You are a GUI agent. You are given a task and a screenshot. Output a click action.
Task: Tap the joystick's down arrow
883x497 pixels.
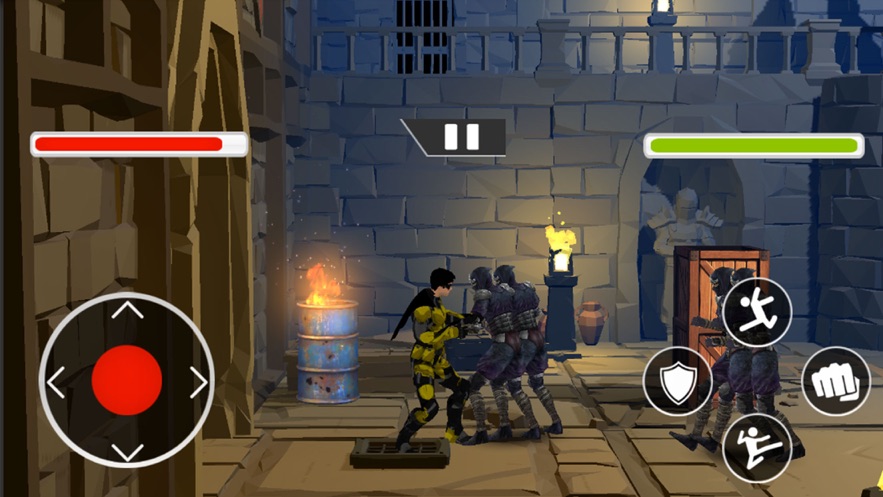[127, 452]
